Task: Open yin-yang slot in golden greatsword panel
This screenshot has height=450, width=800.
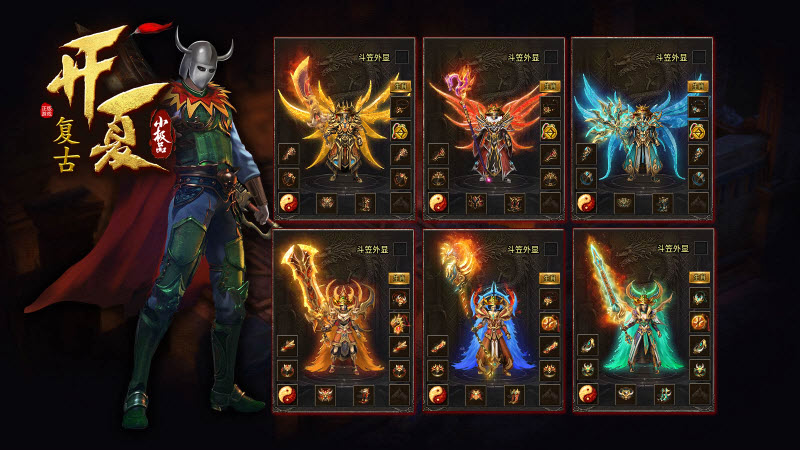Action: (289, 395)
